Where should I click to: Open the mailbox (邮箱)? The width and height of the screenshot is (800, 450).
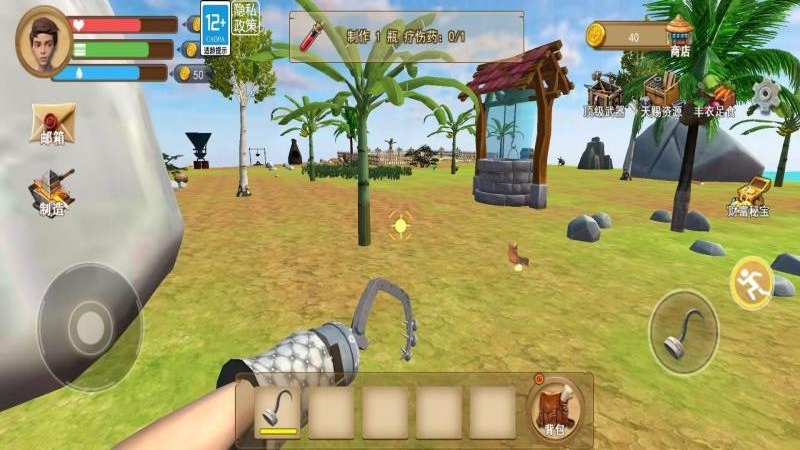point(52,124)
